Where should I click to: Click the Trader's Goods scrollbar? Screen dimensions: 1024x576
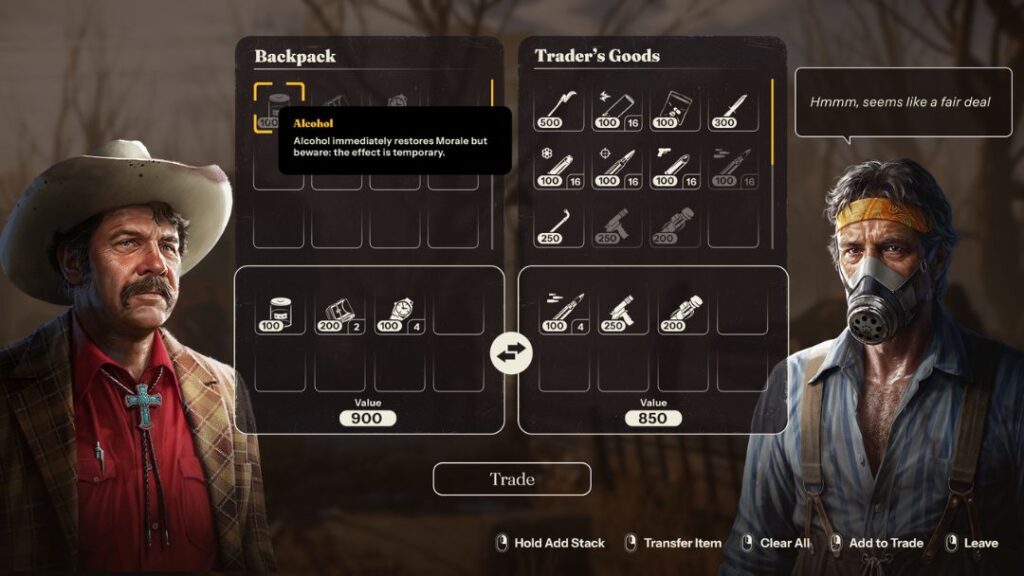click(x=772, y=122)
